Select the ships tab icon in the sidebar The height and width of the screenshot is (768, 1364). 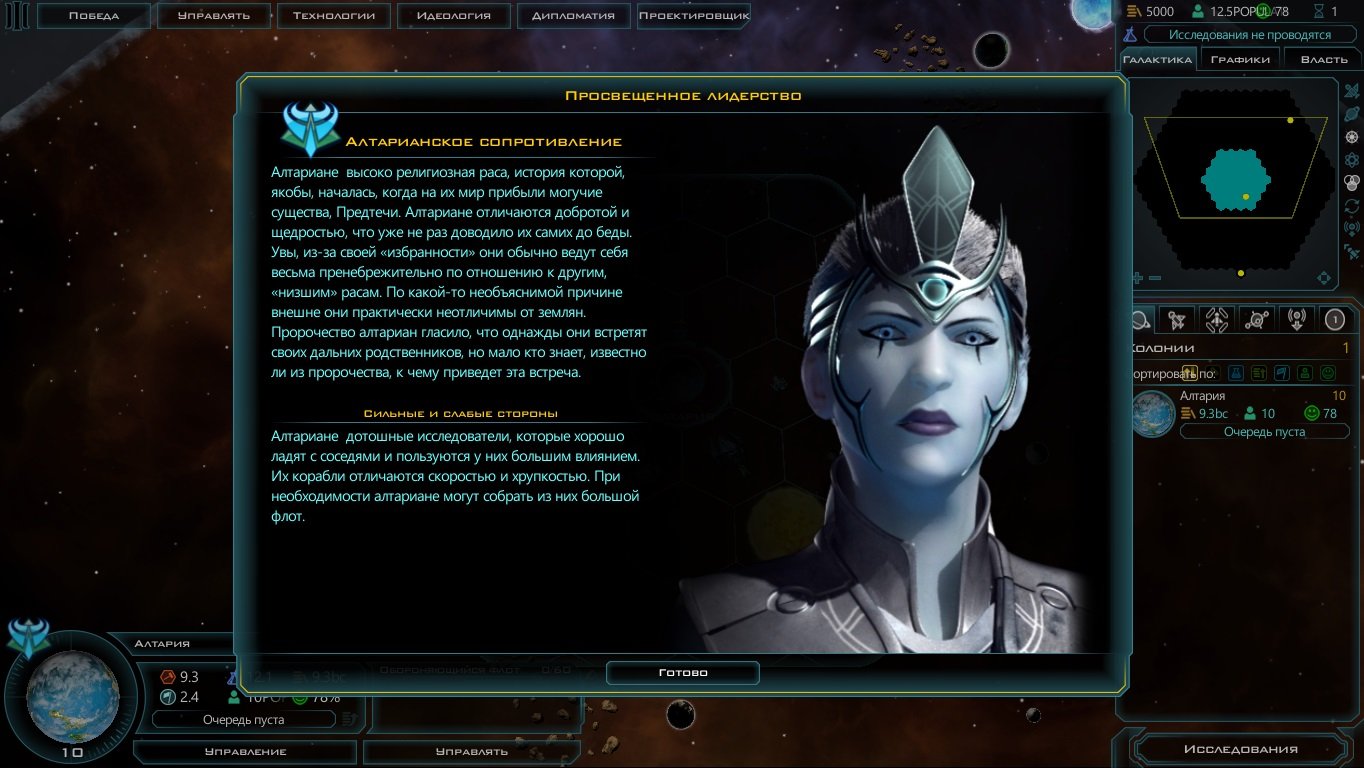(1177, 318)
